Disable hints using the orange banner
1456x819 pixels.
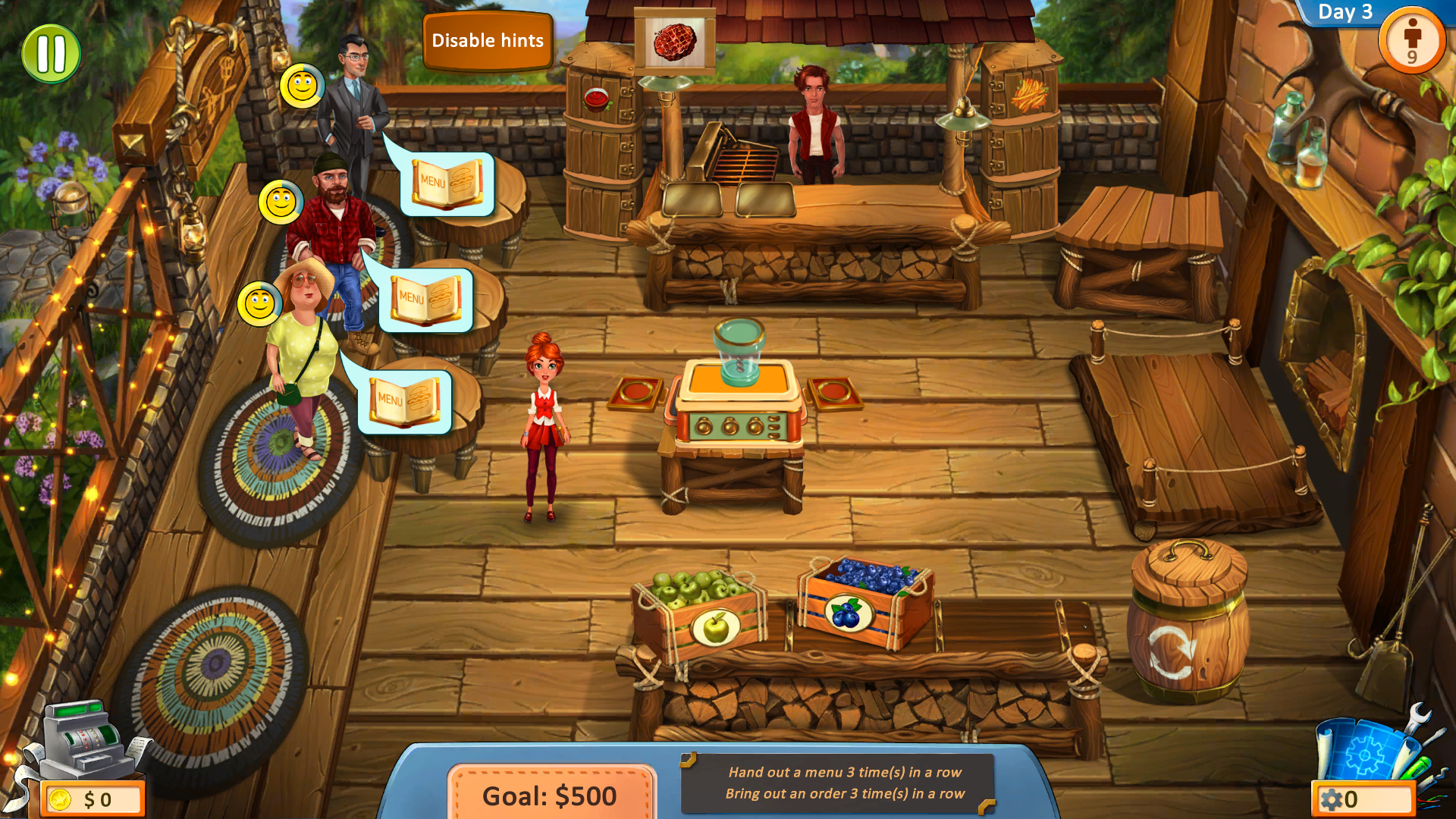point(488,41)
